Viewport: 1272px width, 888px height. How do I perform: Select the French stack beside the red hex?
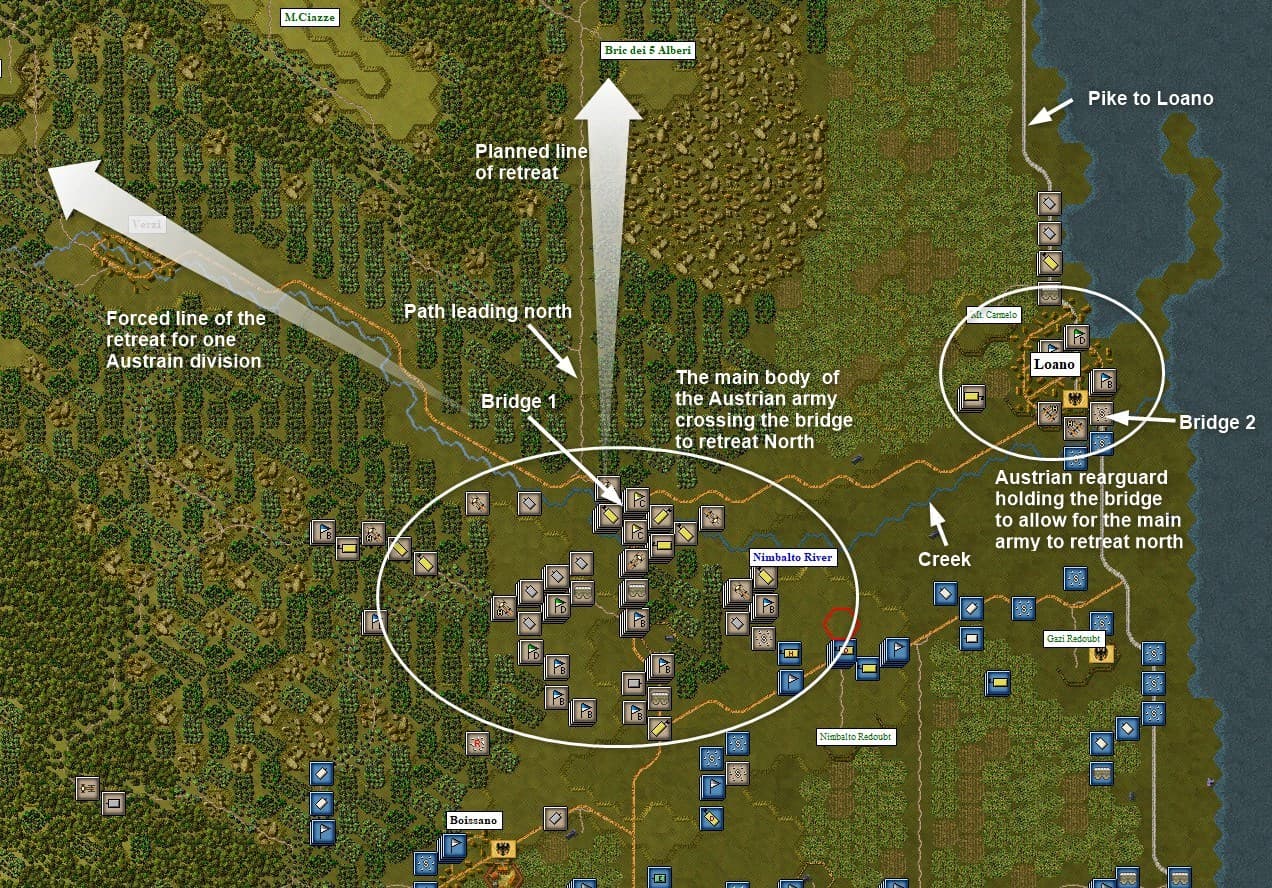tap(845, 651)
